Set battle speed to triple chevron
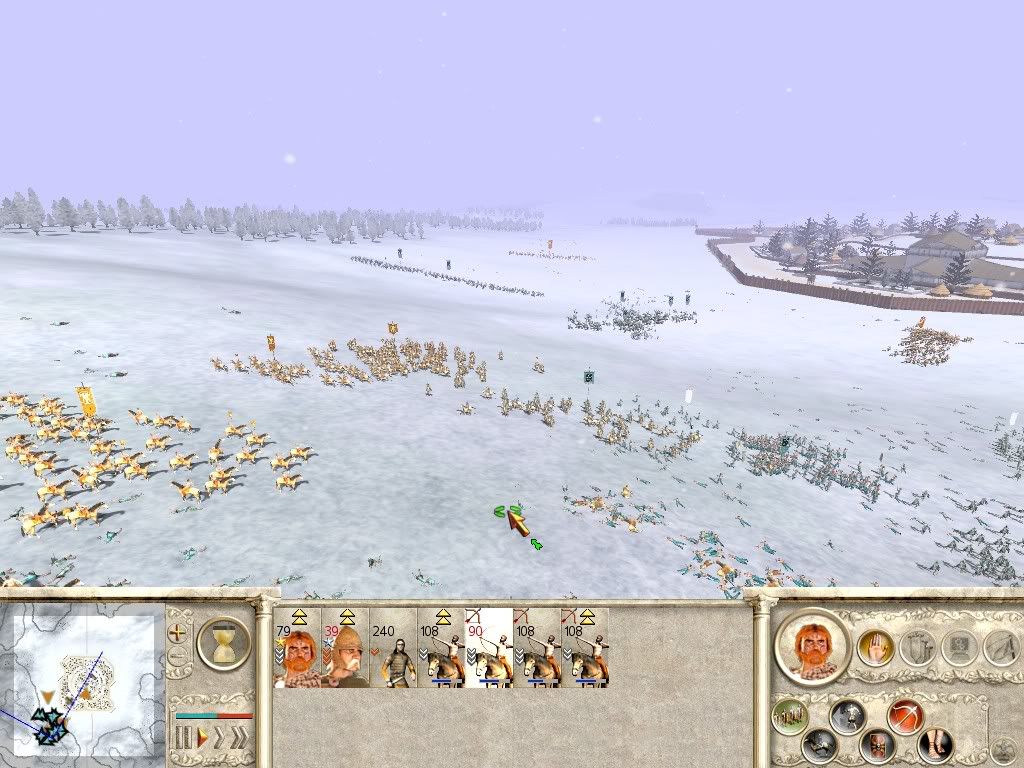This screenshot has height=768, width=1024. [241, 737]
